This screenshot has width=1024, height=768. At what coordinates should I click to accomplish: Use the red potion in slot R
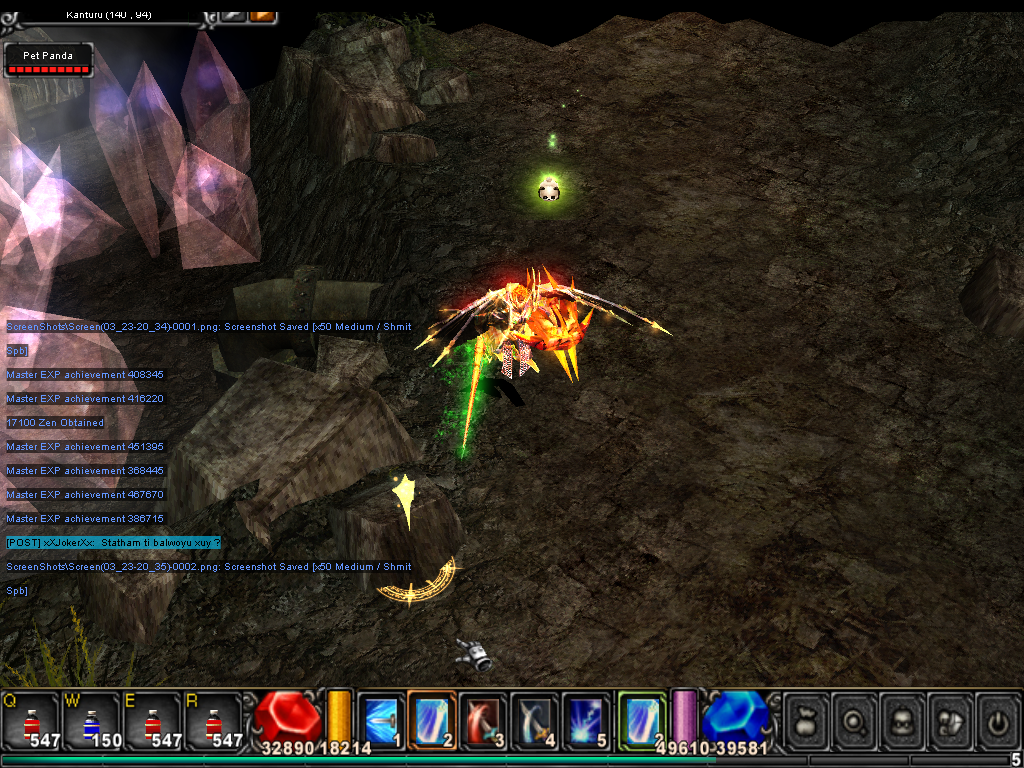tap(216, 720)
